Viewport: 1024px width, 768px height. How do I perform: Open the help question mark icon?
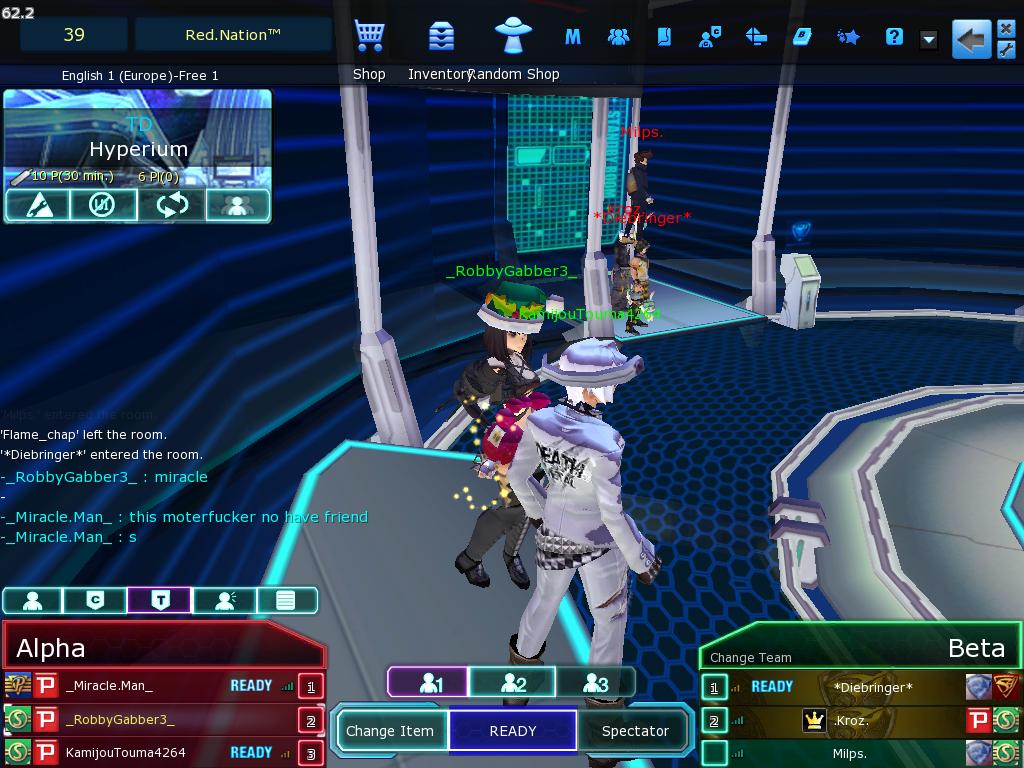894,38
